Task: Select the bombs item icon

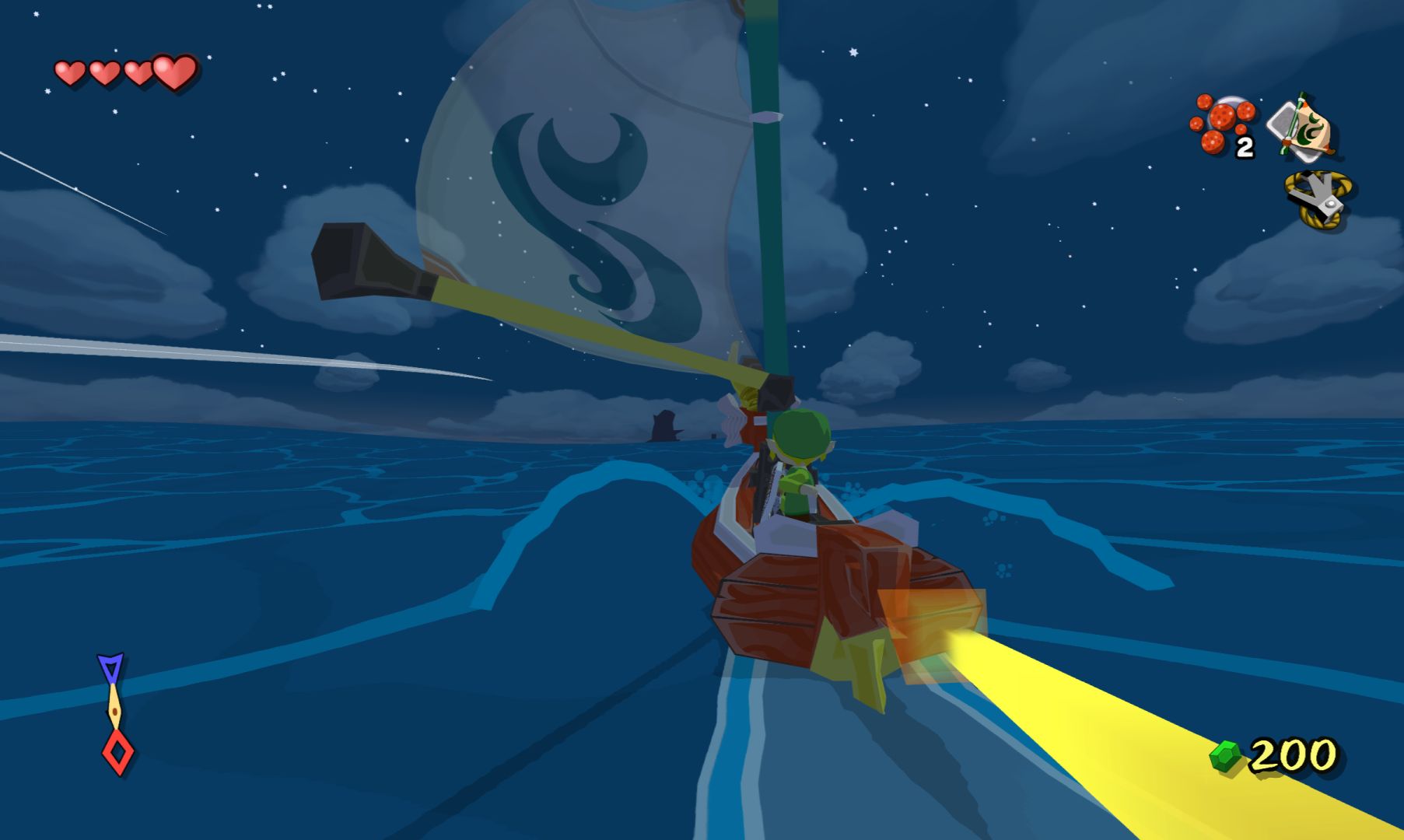Action: click(1222, 124)
